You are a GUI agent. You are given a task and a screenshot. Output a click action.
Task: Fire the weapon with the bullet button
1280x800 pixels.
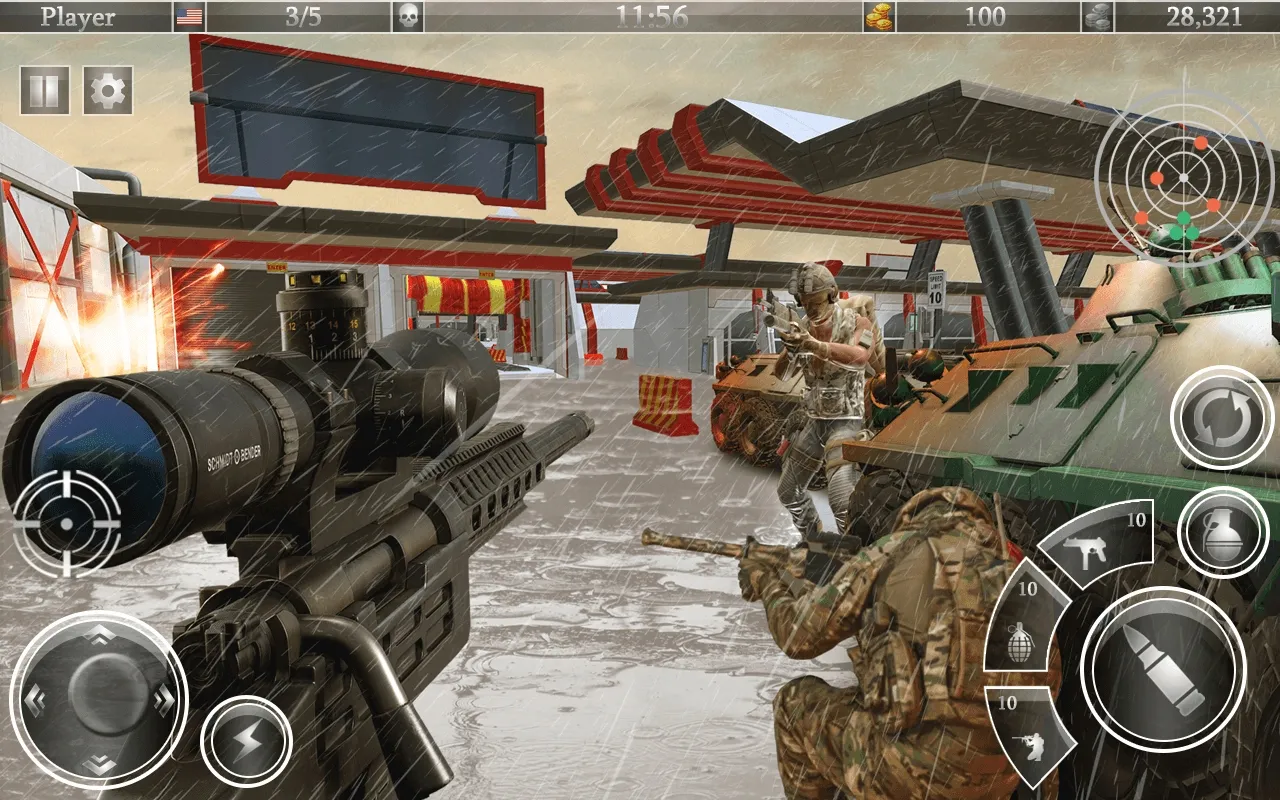click(x=1164, y=668)
